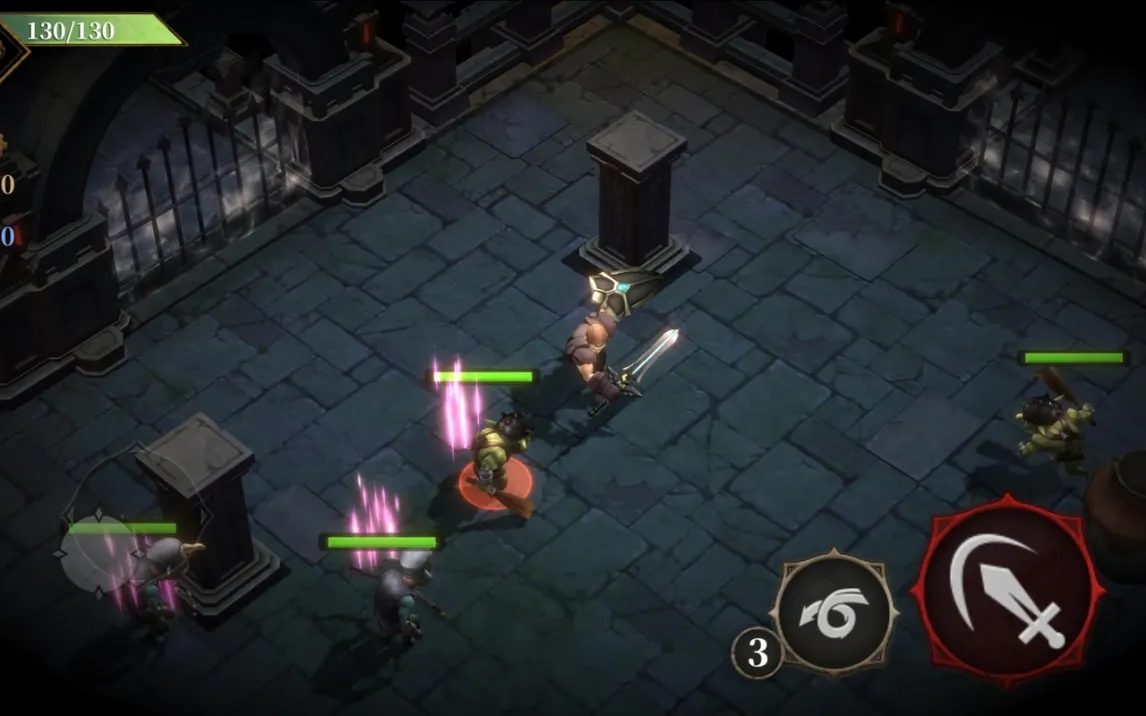Tap the red sword attack button
This screenshot has width=1146, height=716.
[x=1007, y=592]
